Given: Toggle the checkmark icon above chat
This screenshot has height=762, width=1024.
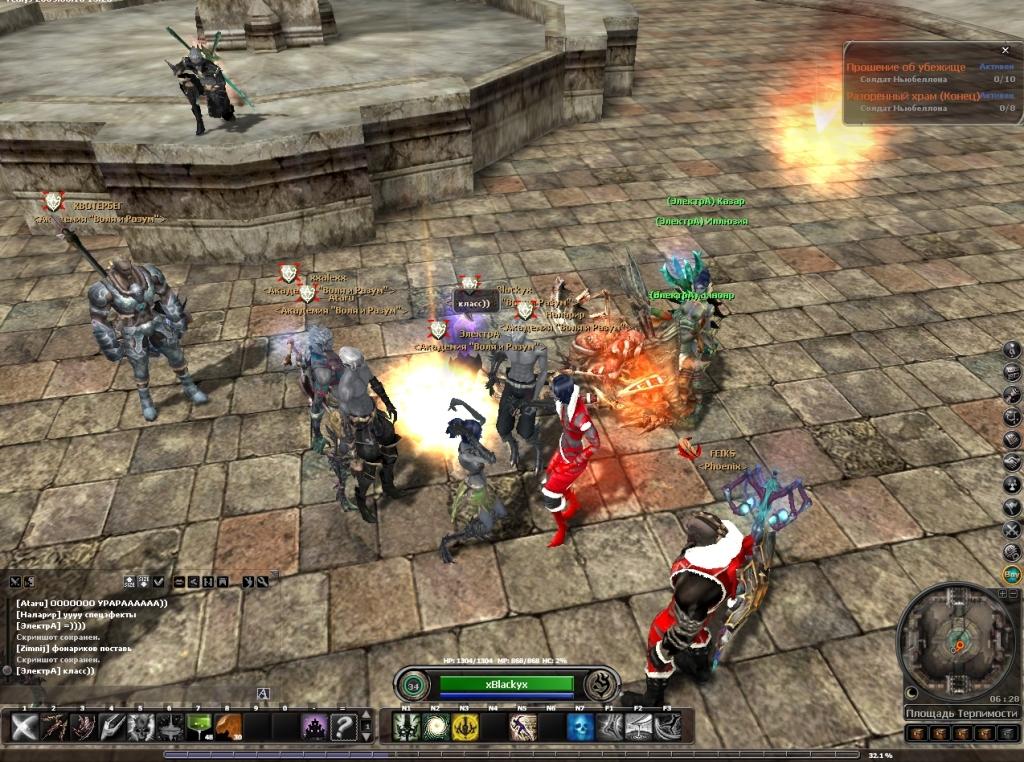Looking at the screenshot, I should coord(158,581).
